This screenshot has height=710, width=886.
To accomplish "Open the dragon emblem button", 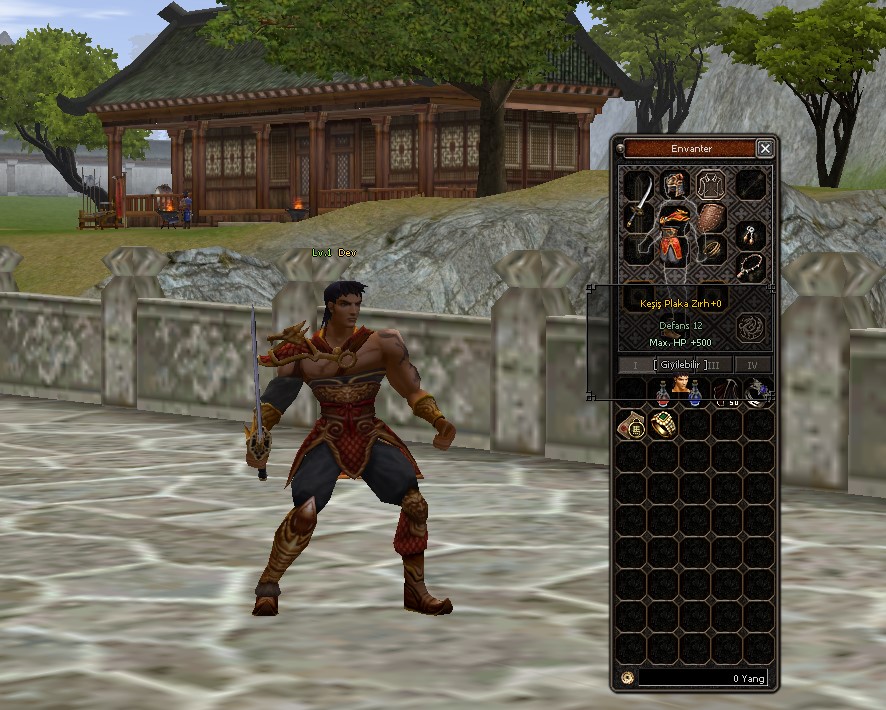I will (750, 327).
